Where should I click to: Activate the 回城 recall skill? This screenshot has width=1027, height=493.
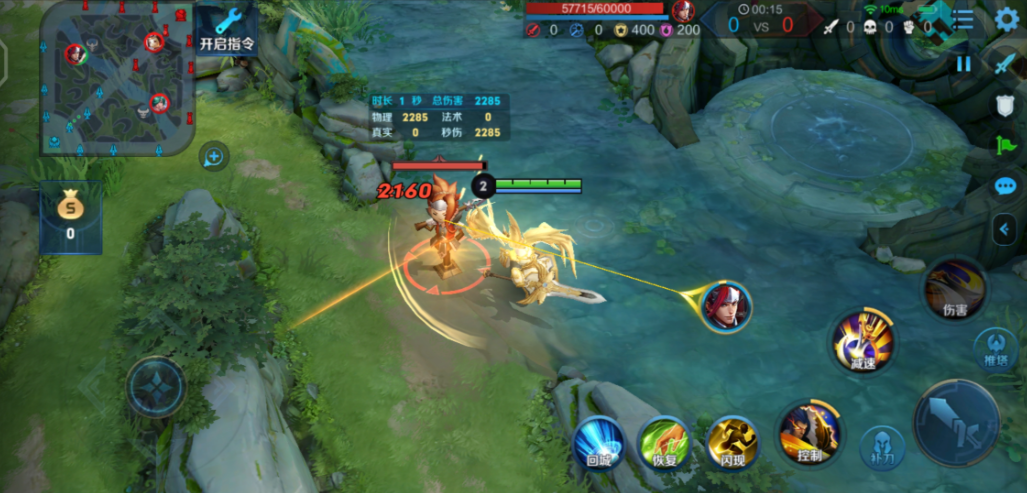(x=599, y=441)
